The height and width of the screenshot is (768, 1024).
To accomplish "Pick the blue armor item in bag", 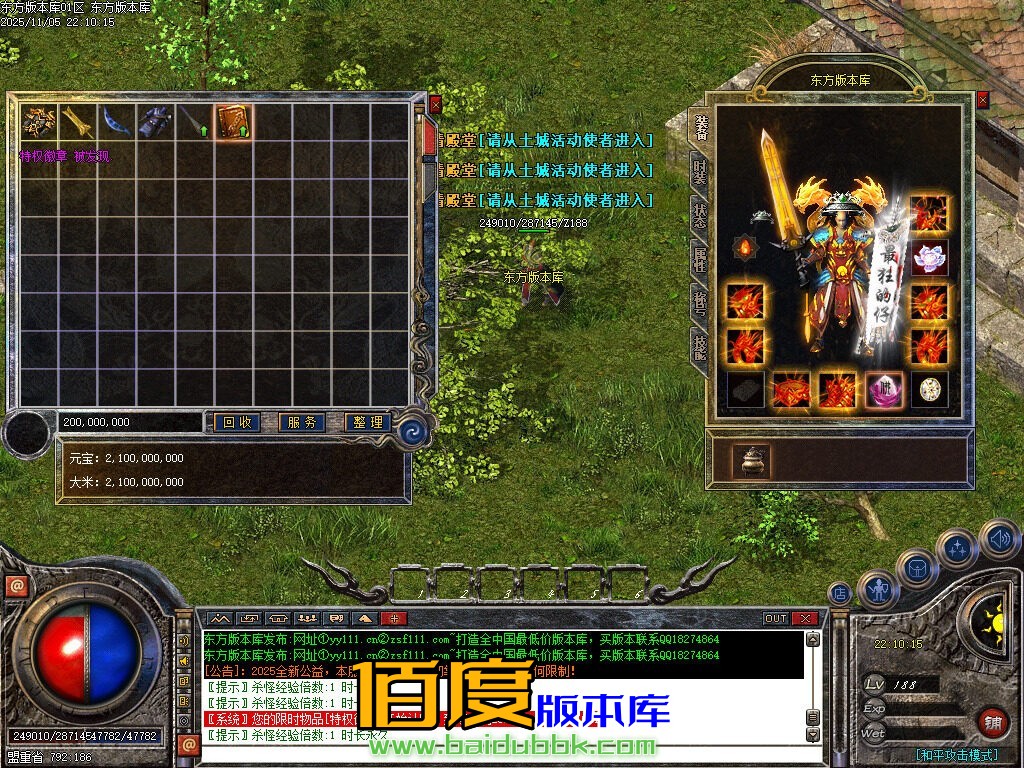I will pos(155,122).
